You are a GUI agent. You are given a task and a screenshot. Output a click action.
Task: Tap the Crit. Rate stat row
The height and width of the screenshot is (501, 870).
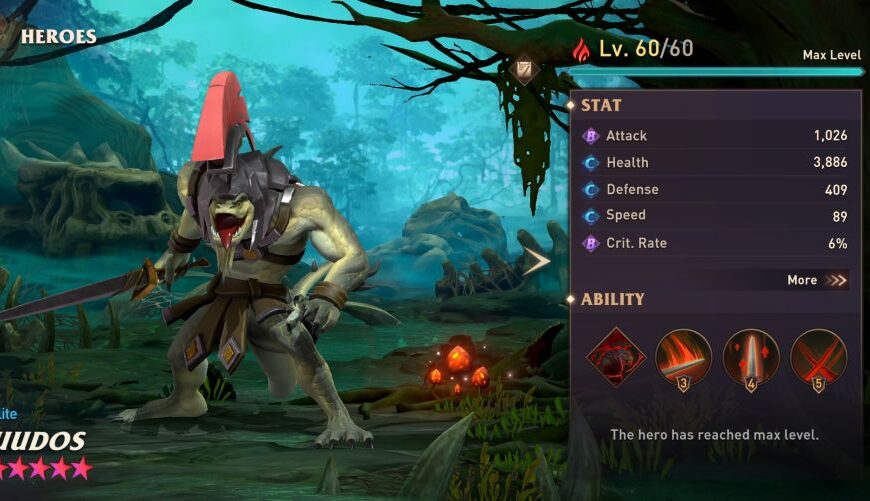(715, 243)
